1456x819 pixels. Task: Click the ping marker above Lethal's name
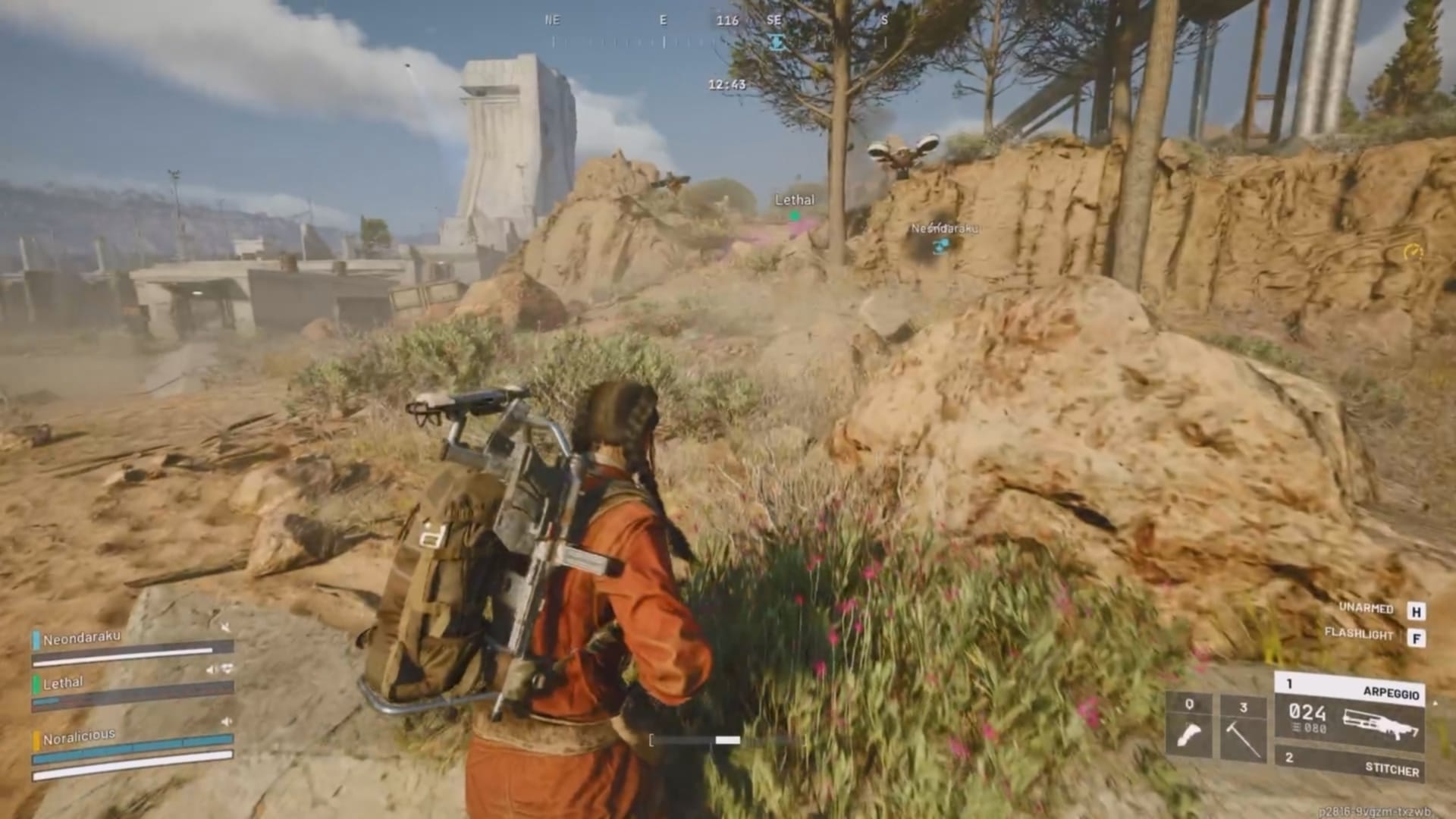click(793, 216)
